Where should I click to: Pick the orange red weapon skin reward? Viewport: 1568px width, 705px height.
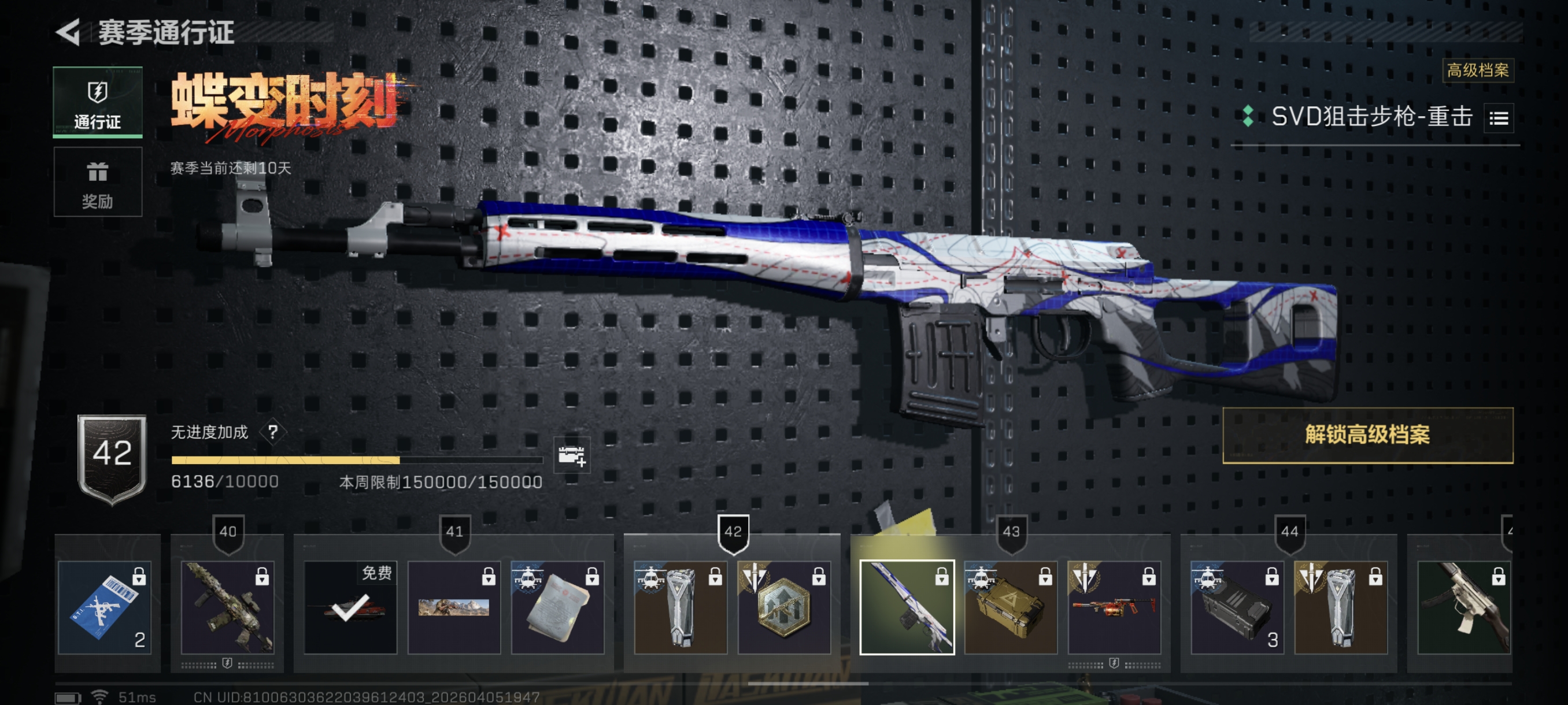[1114, 607]
